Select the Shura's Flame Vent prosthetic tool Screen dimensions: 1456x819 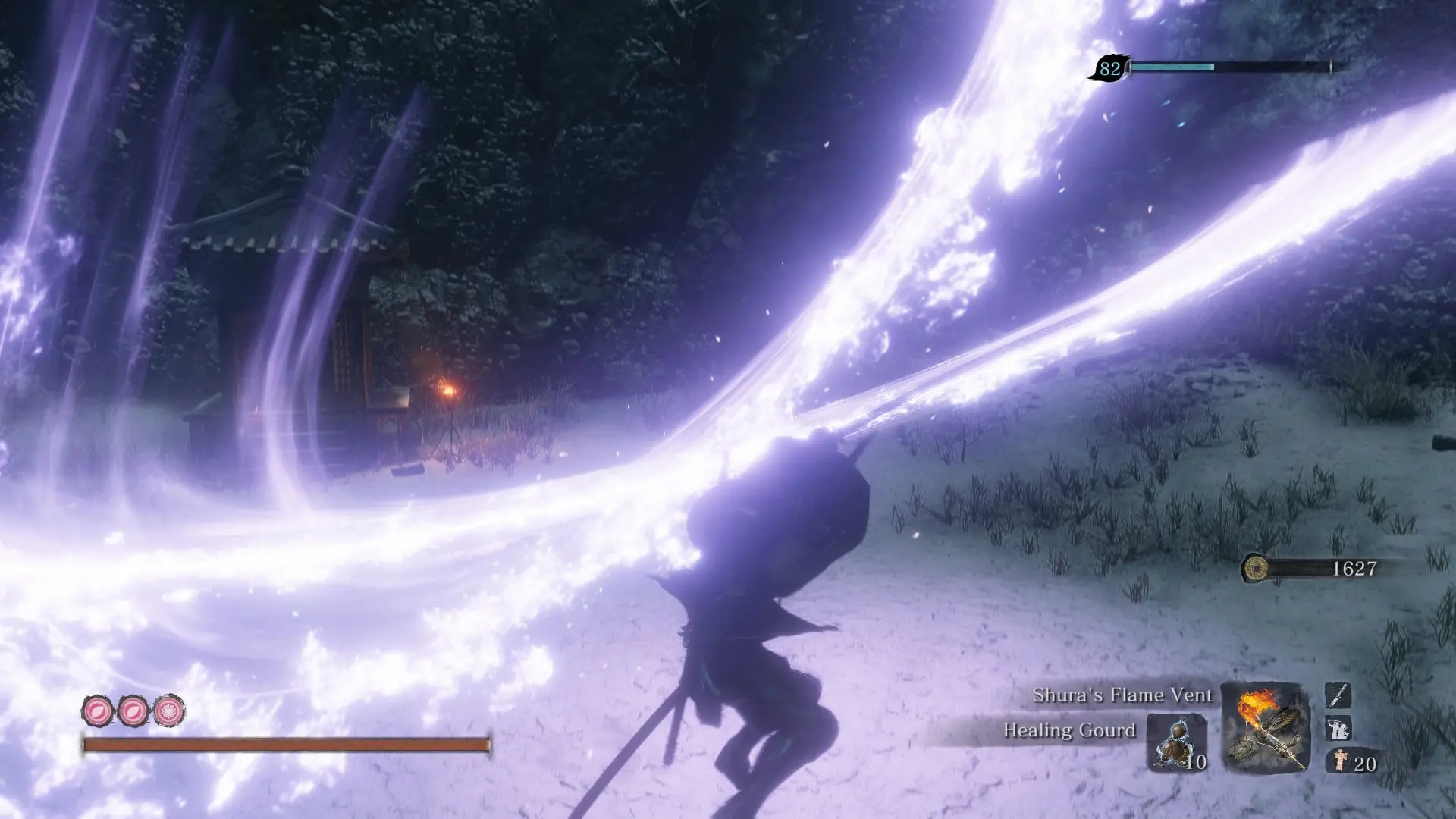click(x=1265, y=726)
